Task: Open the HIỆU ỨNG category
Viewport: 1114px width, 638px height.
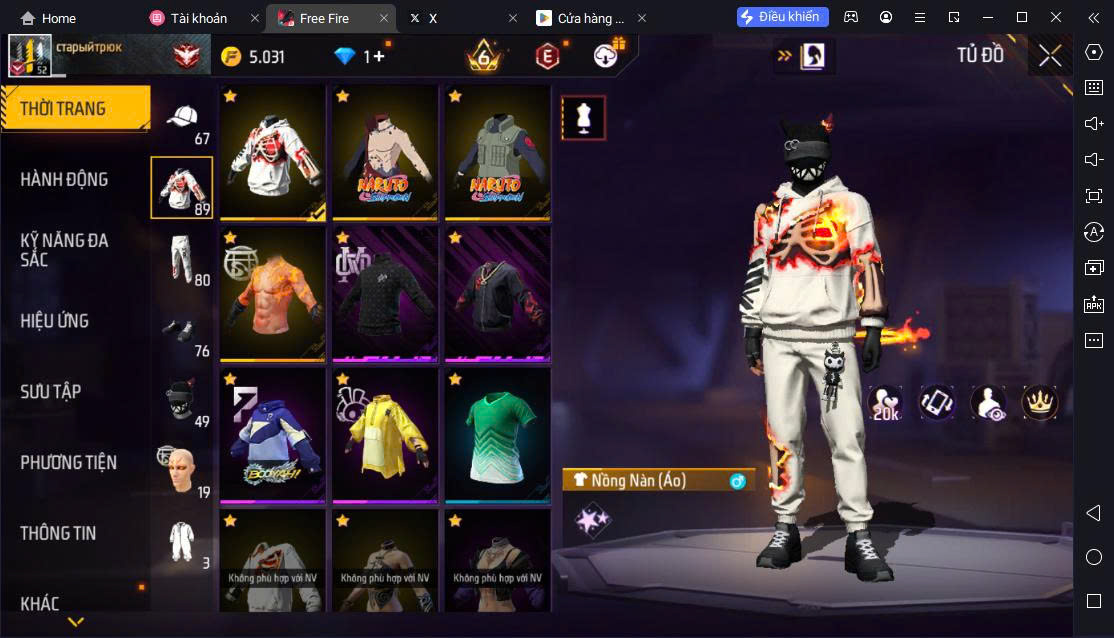Action: tap(55, 321)
